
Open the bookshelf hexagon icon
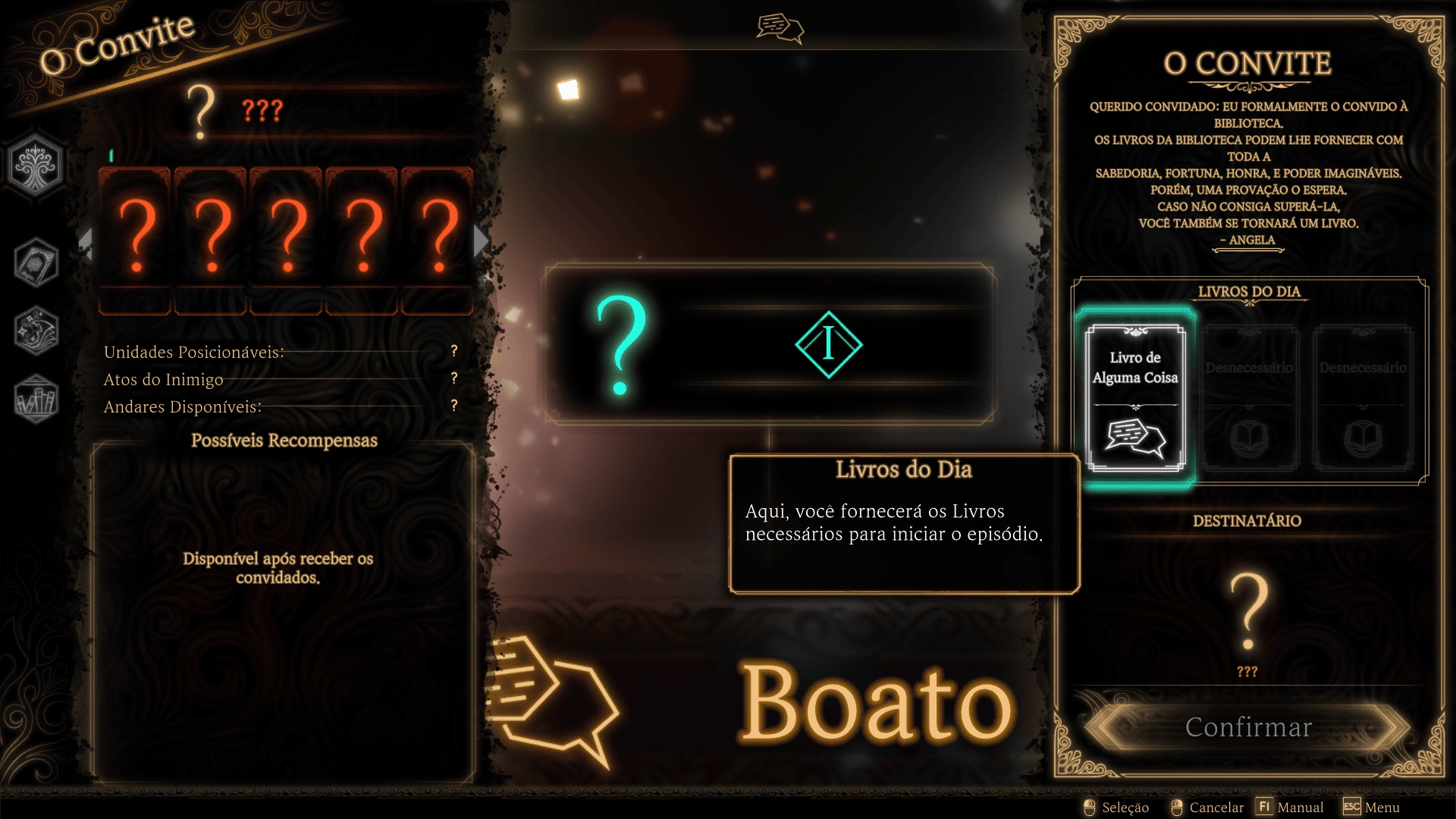pos(36,399)
